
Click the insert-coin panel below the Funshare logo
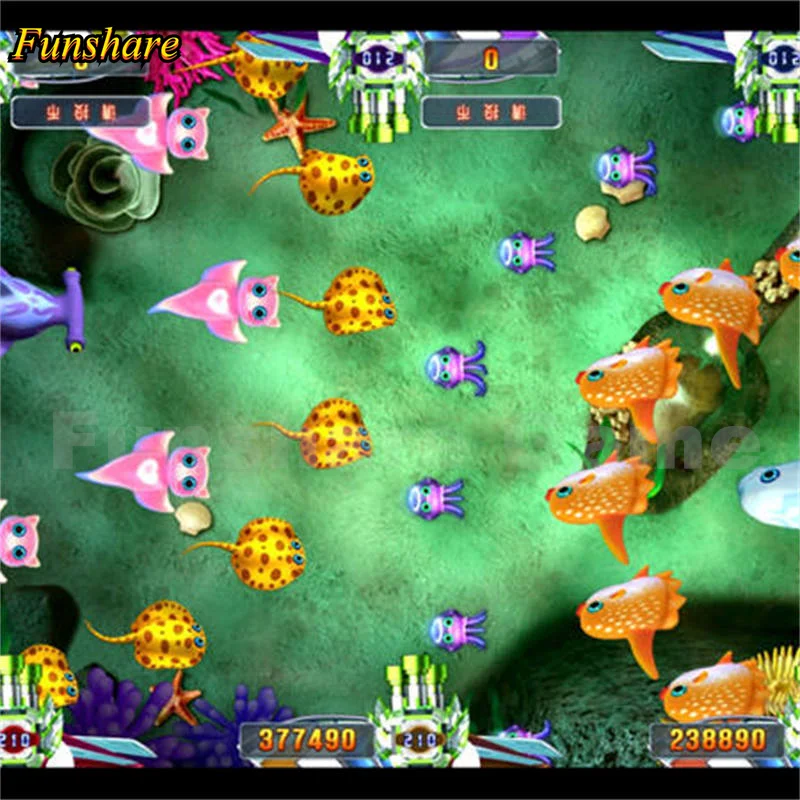coord(78,111)
